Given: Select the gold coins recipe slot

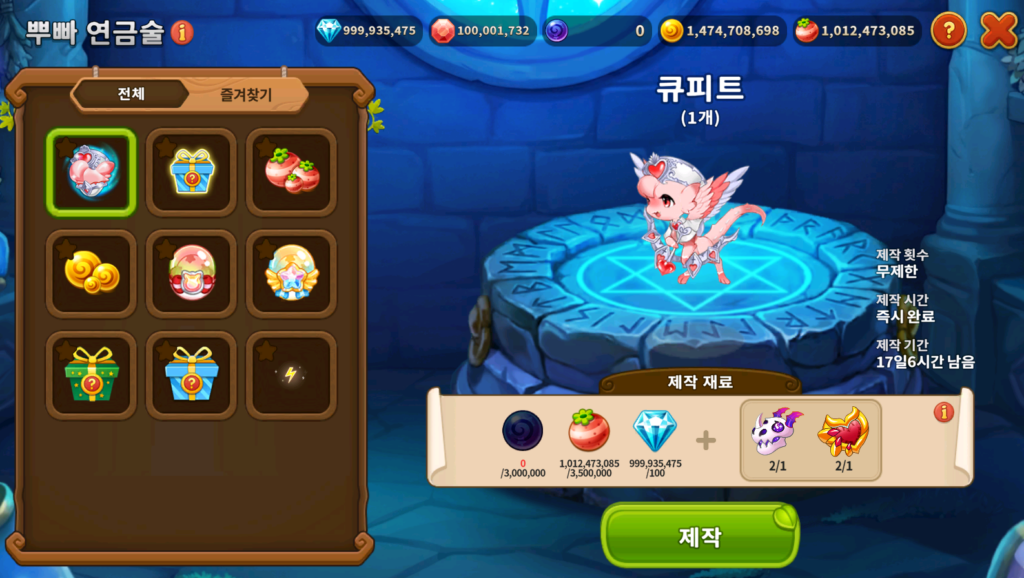Looking at the screenshot, I should click(x=91, y=273).
